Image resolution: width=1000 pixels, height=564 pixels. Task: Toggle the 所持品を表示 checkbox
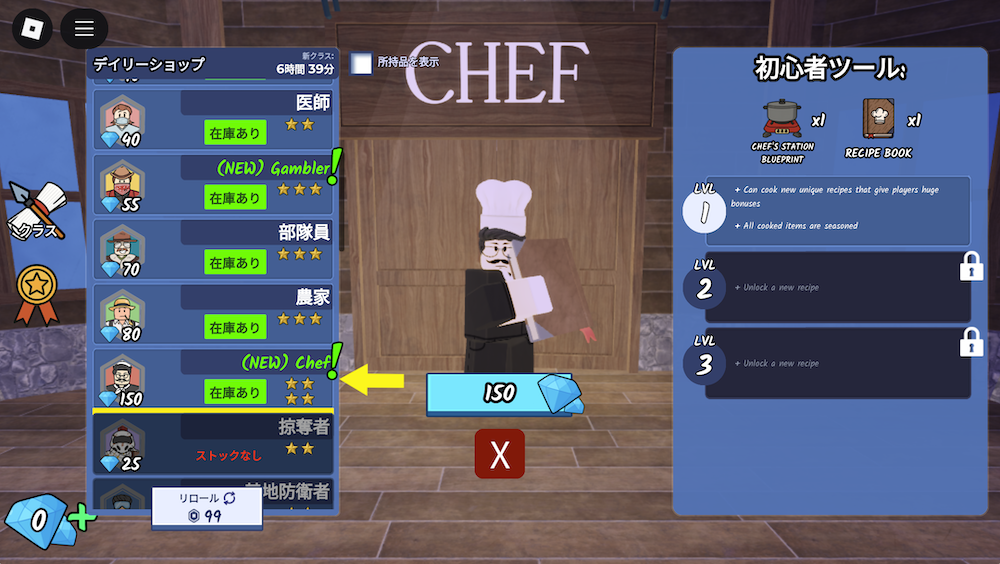pos(361,63)
